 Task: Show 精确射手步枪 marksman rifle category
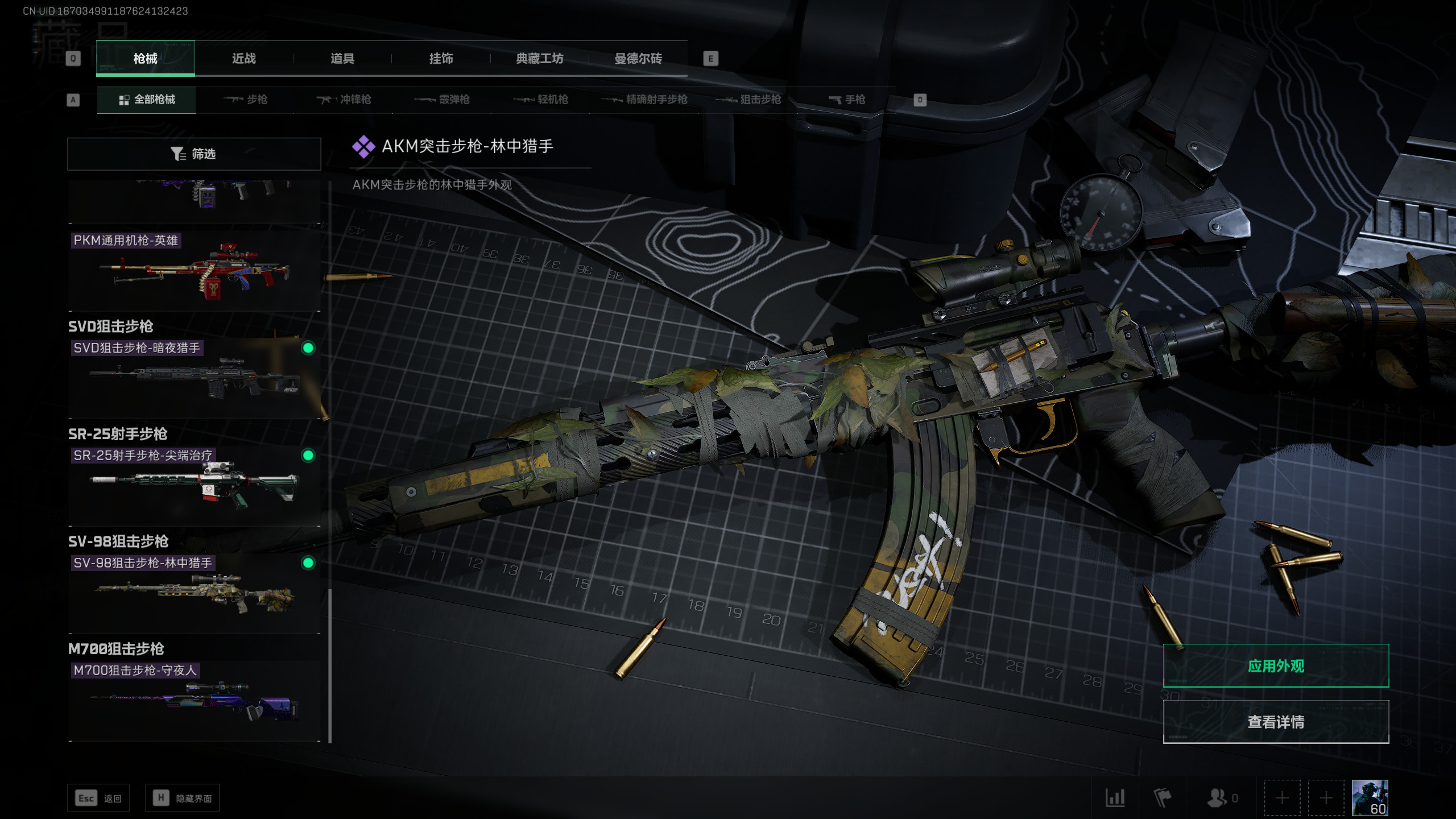[645, 100]
